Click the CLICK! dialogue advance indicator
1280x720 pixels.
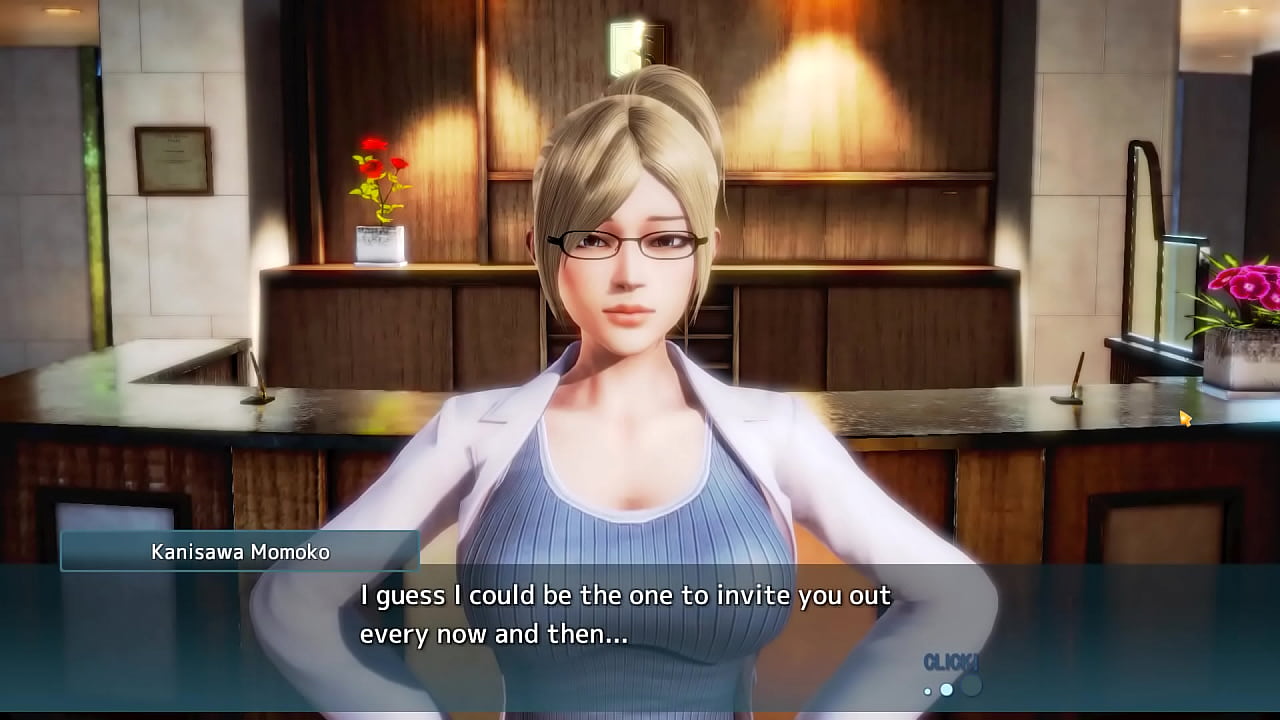950,663
